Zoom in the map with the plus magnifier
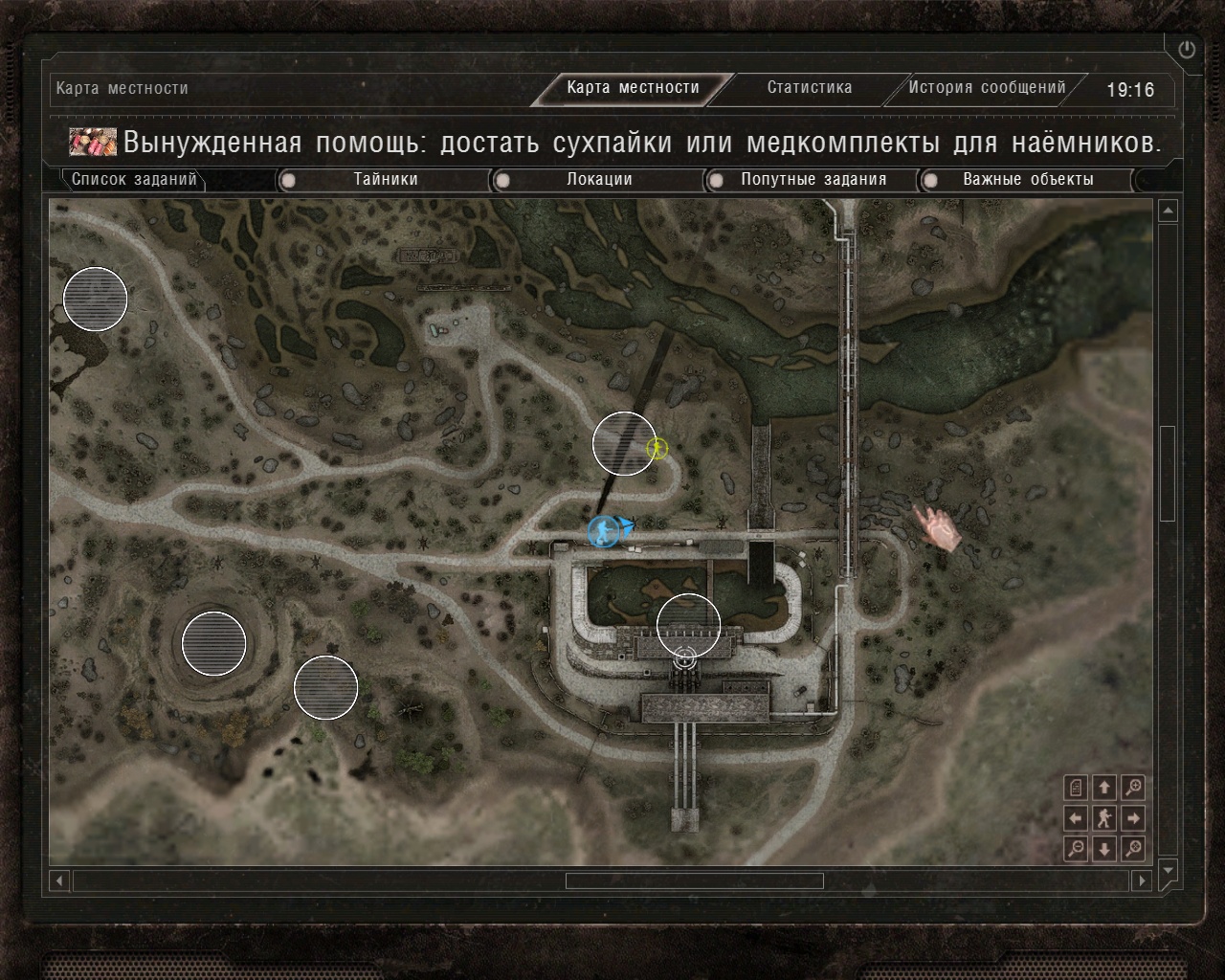Screen dimensions: 1225x980 pos(1133,788)
